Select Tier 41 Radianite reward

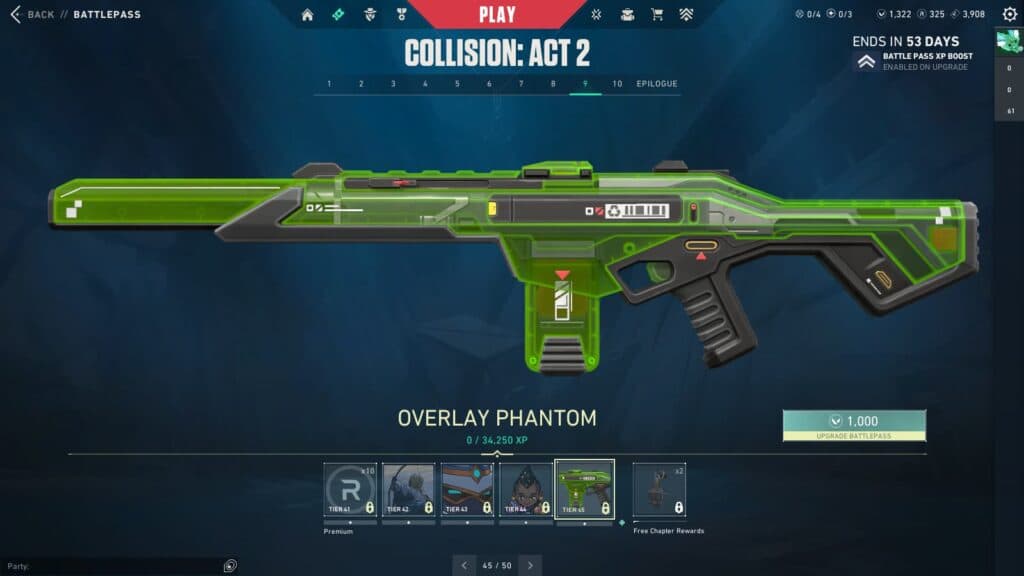click(350, 489)
